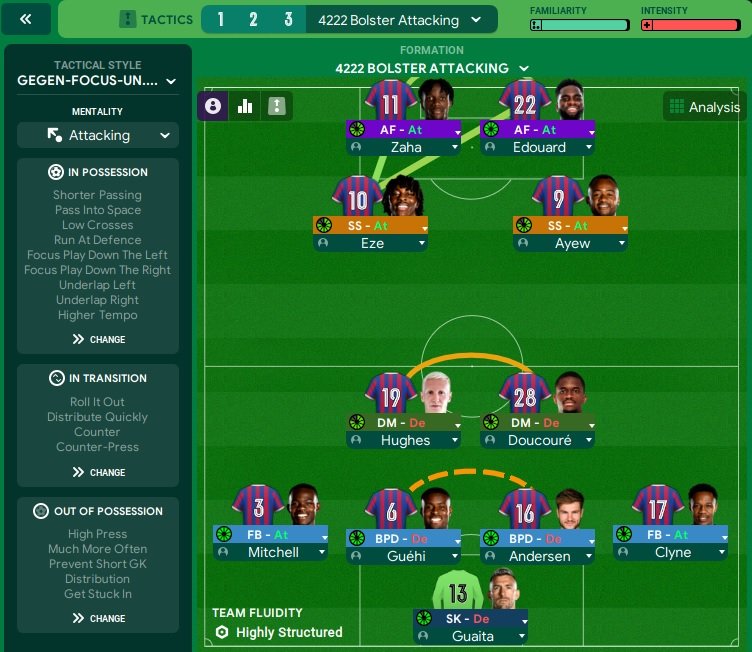This screenshot has height=652, width=752.
Task: Select the bar chart pitch view icon
Action: point(245,106)
